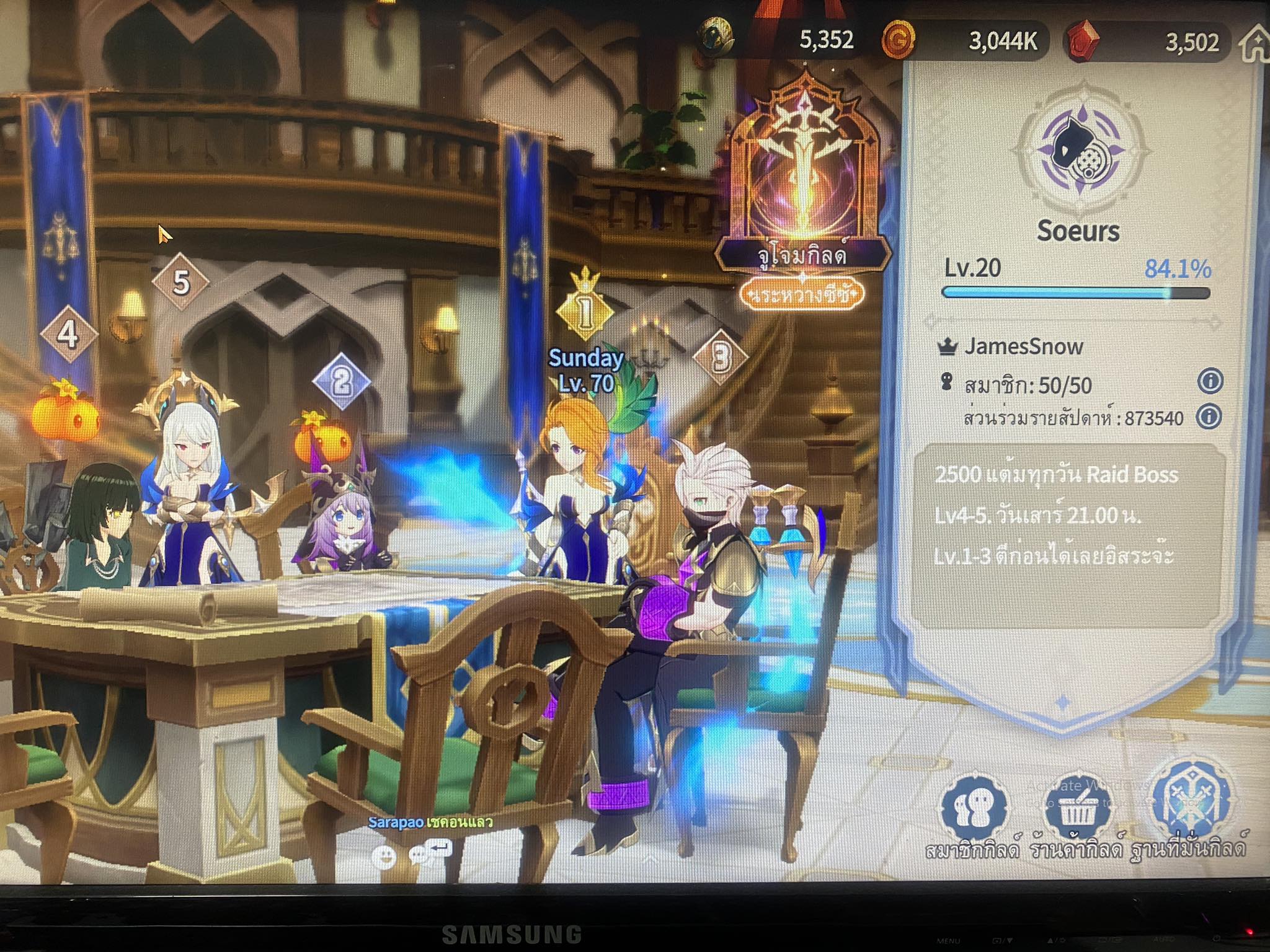Click the Soeurs guild emblem
1270x952 pixels.
(x=1080, y=155)
